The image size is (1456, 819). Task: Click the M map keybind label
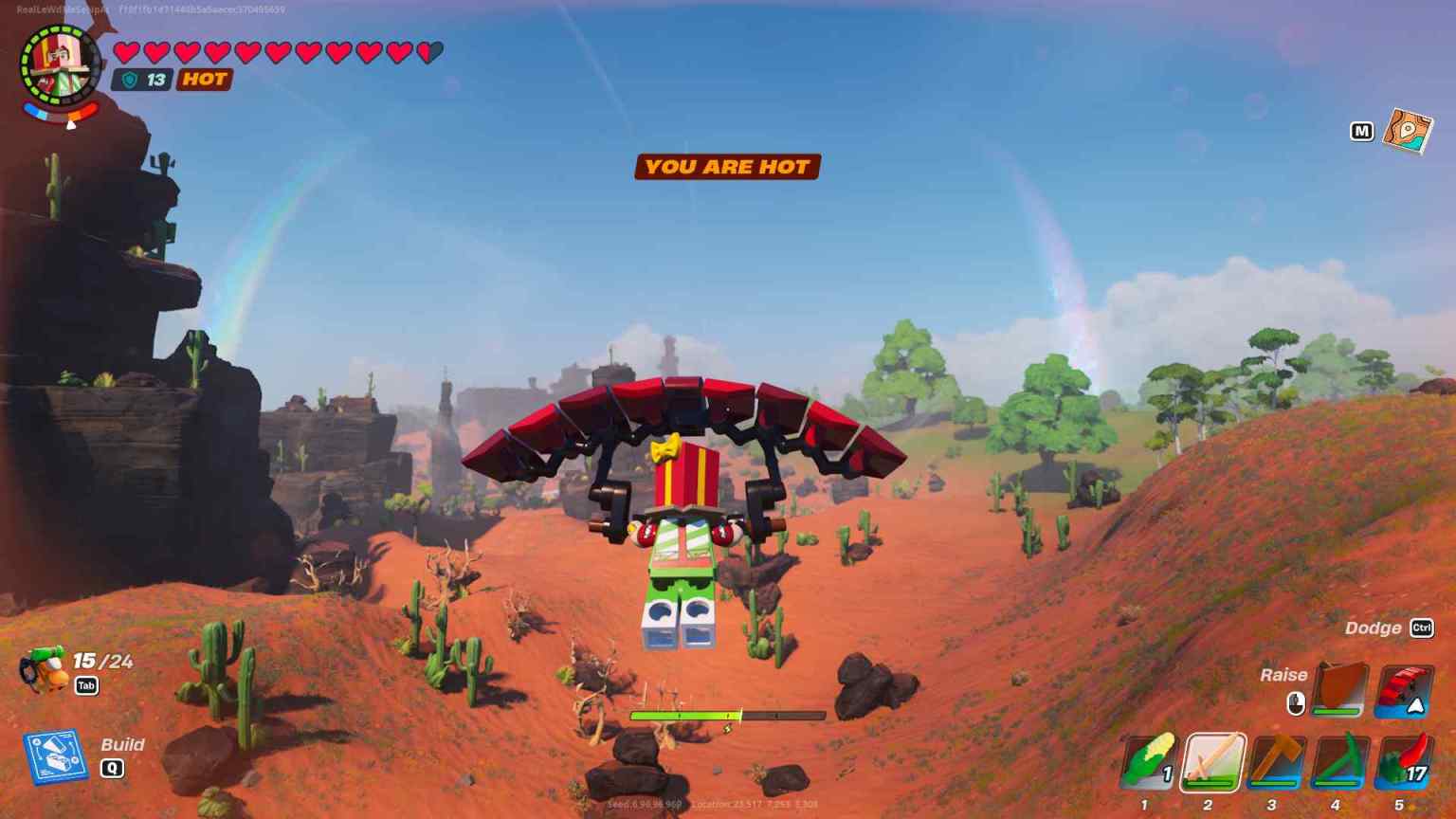coord(1362,131)
